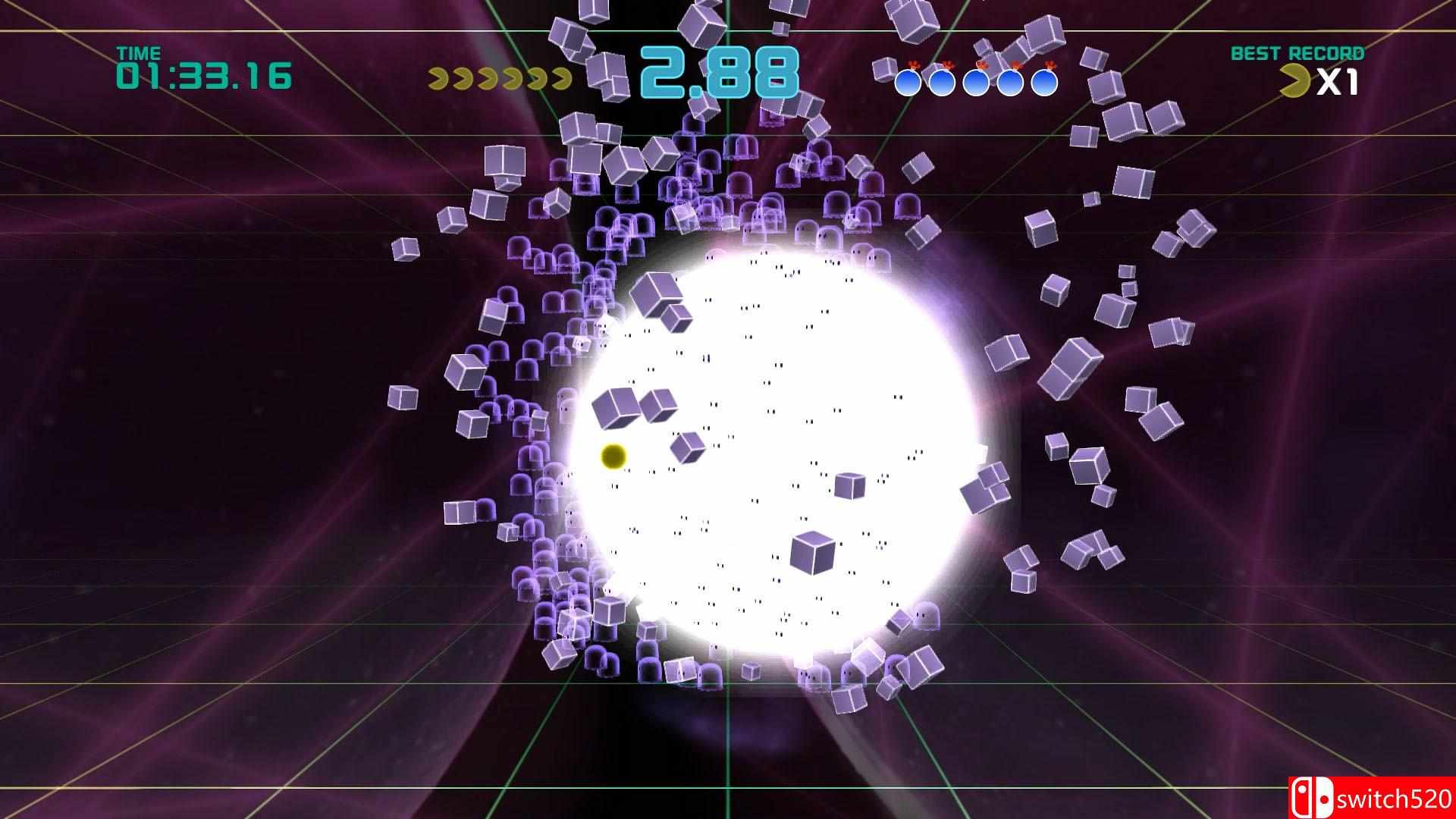The image size is (1456, 819).
Task: Click the second yellow chevron arrow
Action: pyautogui.click(x=463, y=79)
